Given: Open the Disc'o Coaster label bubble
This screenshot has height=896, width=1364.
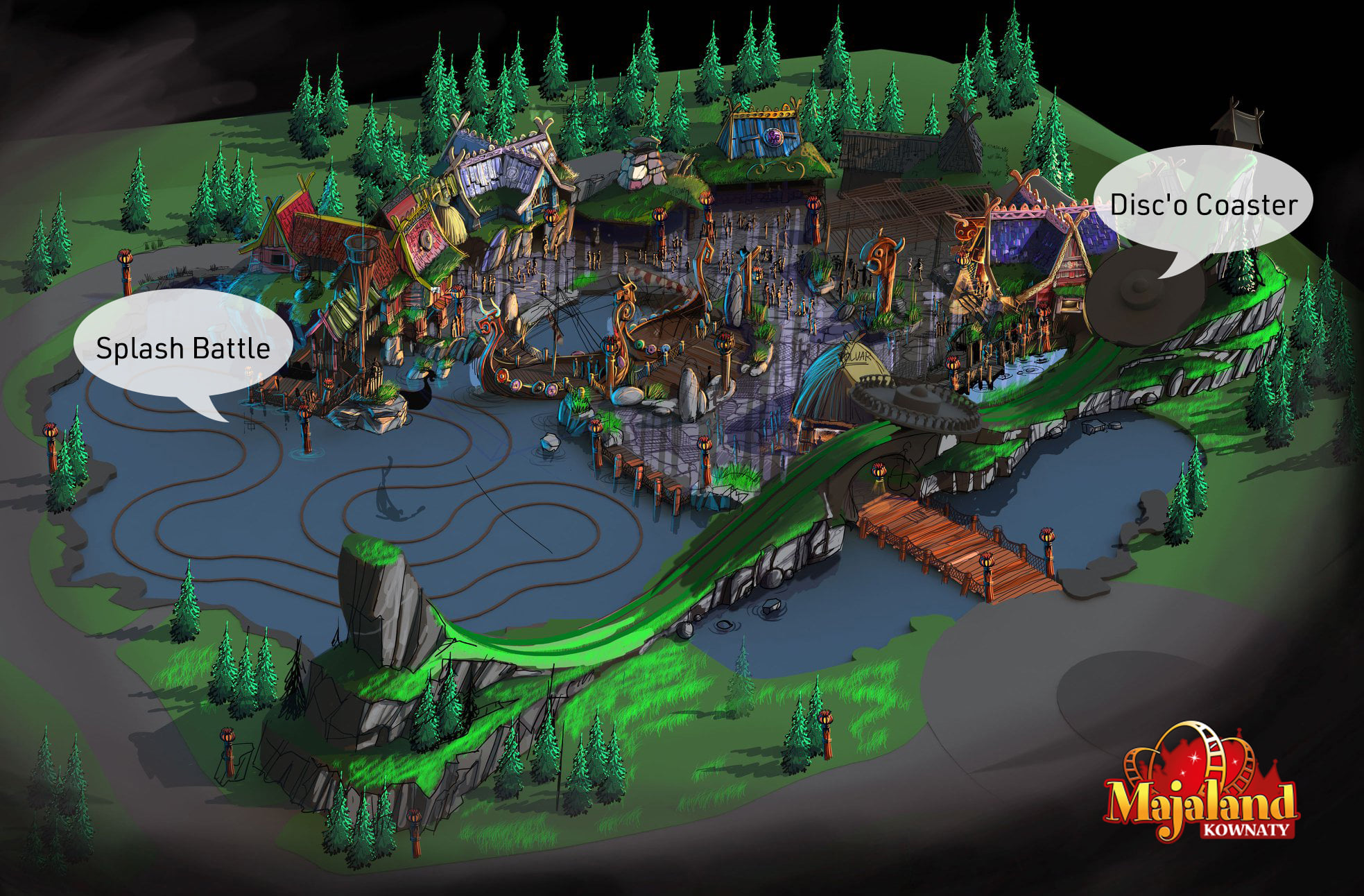Looking at the screenshot, I should click(x=1203, y=205).
